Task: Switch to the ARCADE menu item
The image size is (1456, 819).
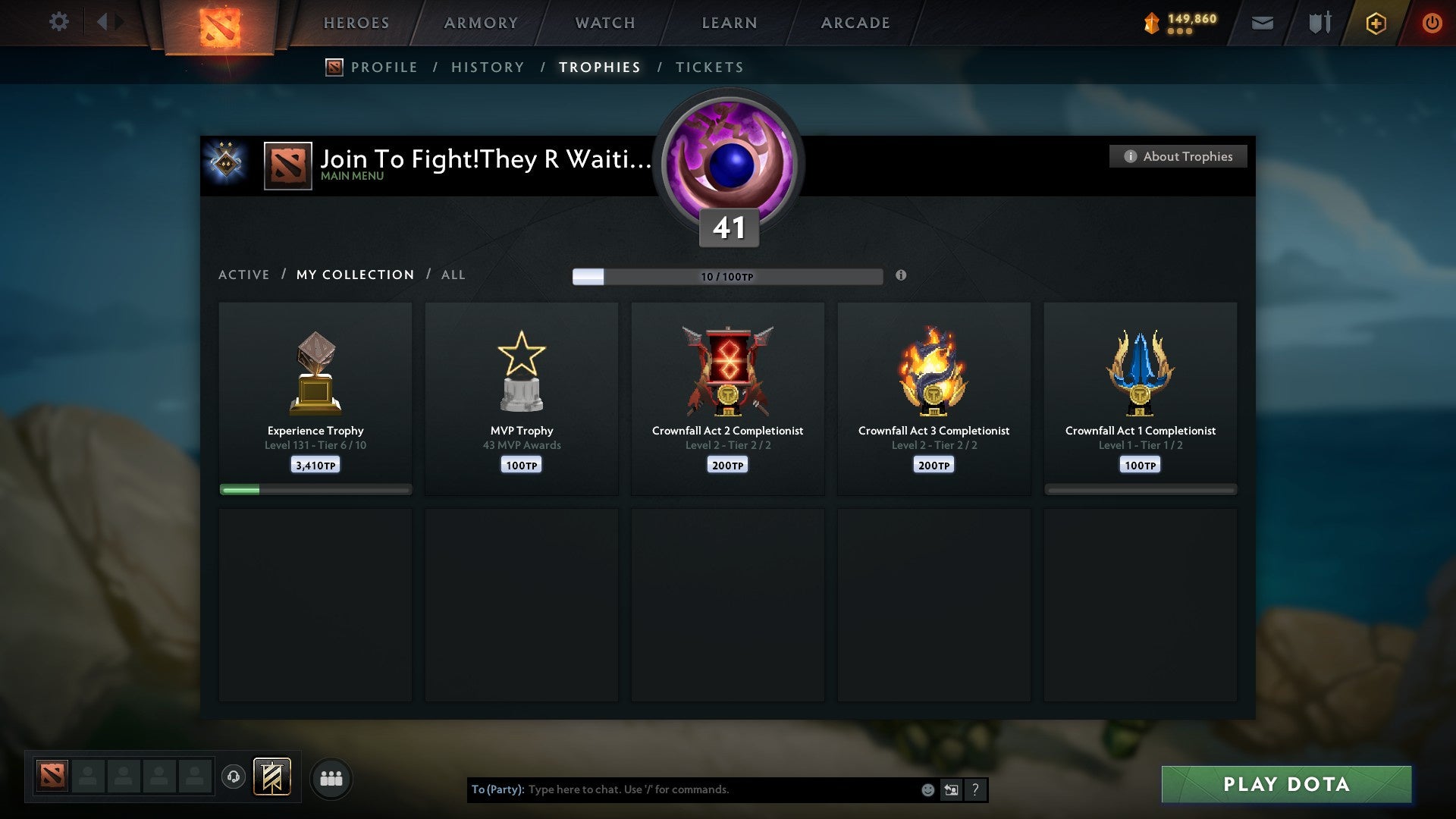Action: tap(855, 23)
